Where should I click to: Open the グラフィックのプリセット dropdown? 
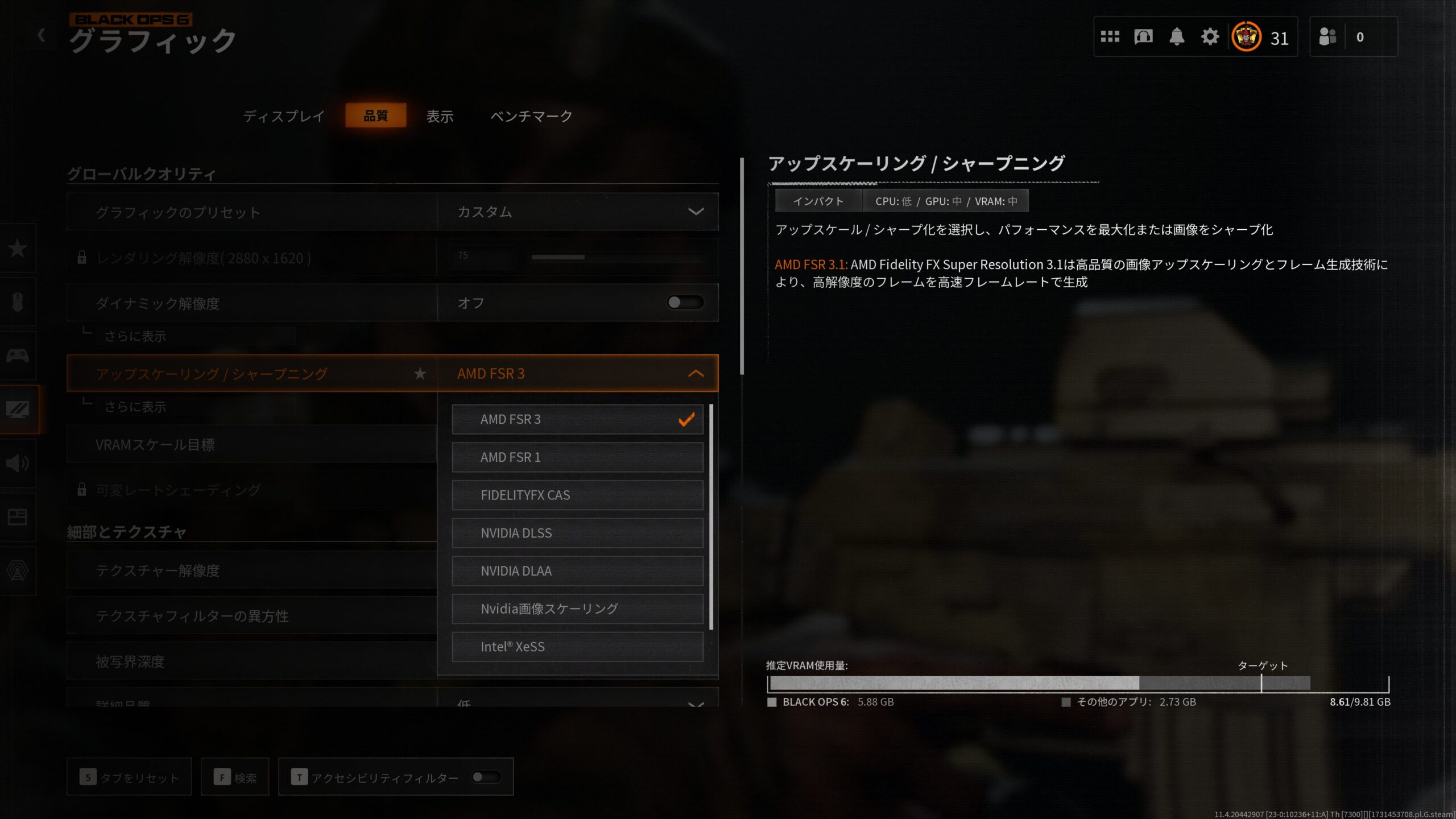577,212
